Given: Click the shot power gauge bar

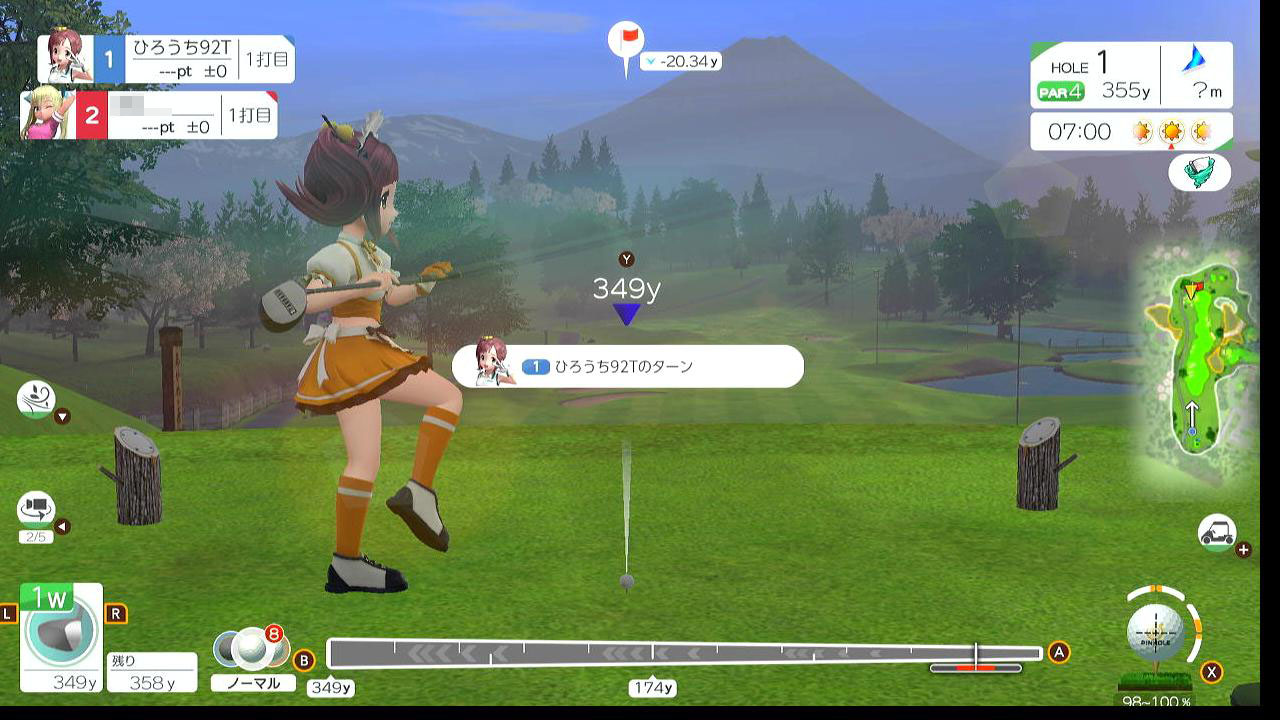Looking at the screenshot, I should tap(684, 654).
